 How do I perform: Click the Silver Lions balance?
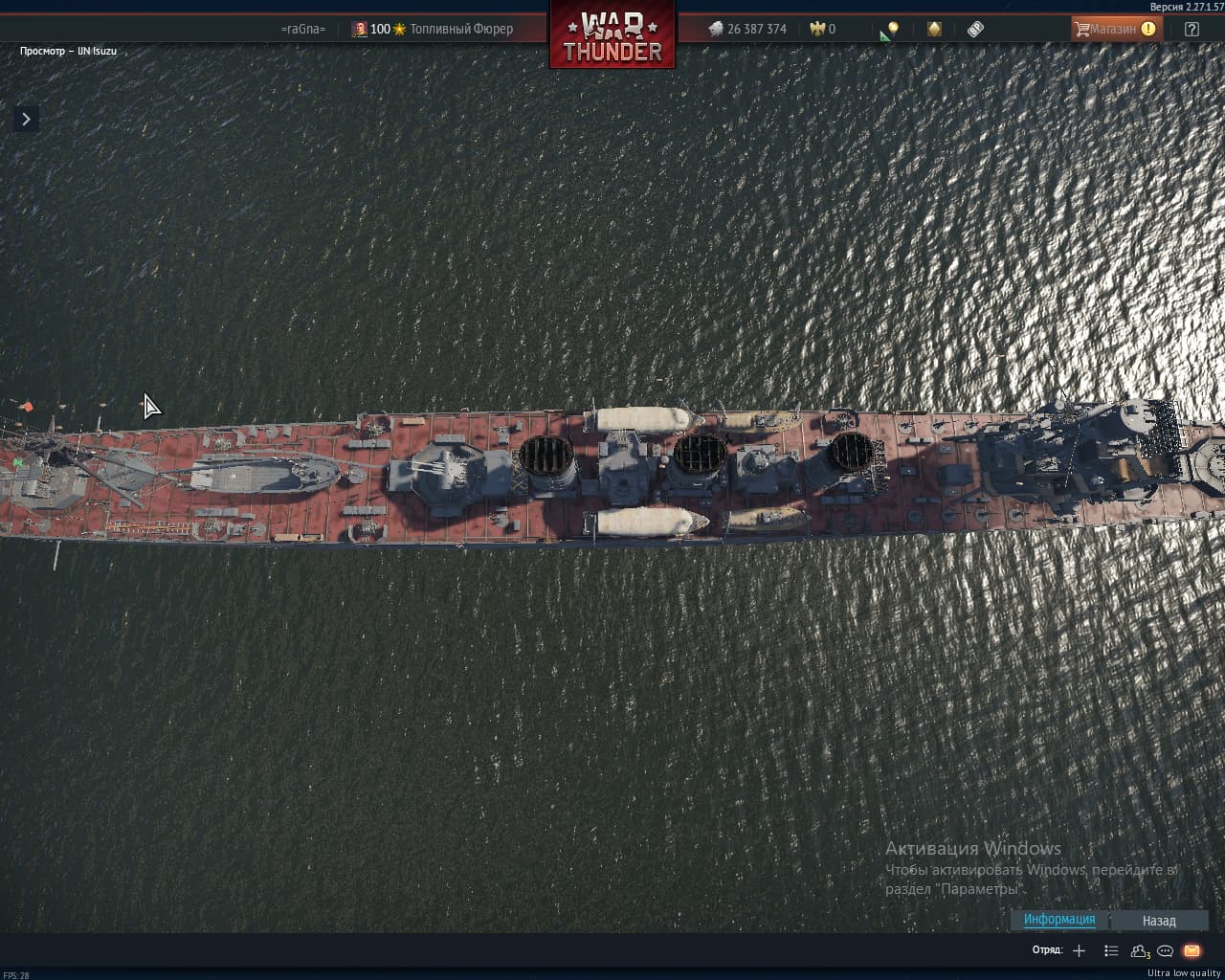click(747, 29)
